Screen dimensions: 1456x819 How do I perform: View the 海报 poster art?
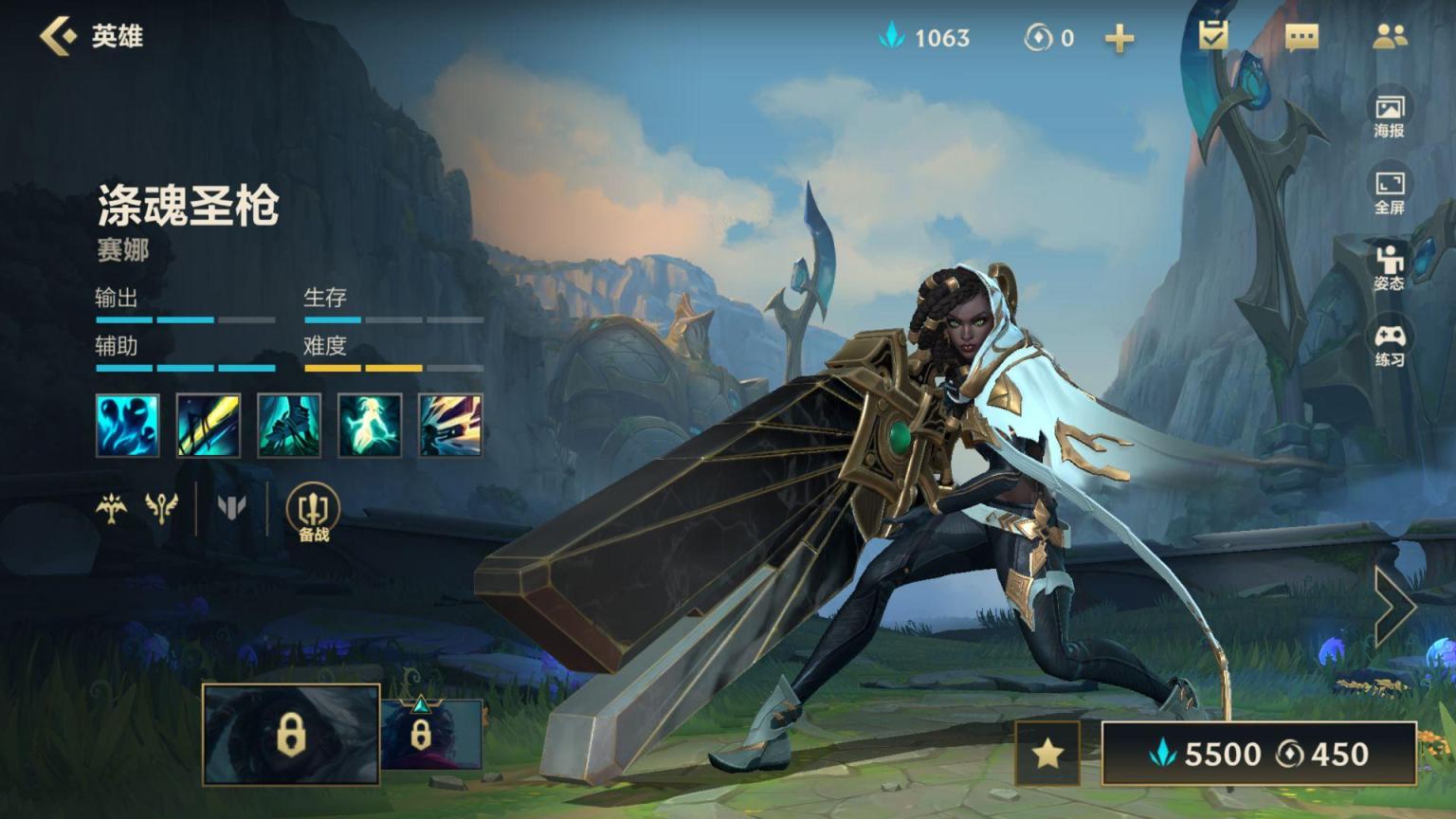[1389, 116]
